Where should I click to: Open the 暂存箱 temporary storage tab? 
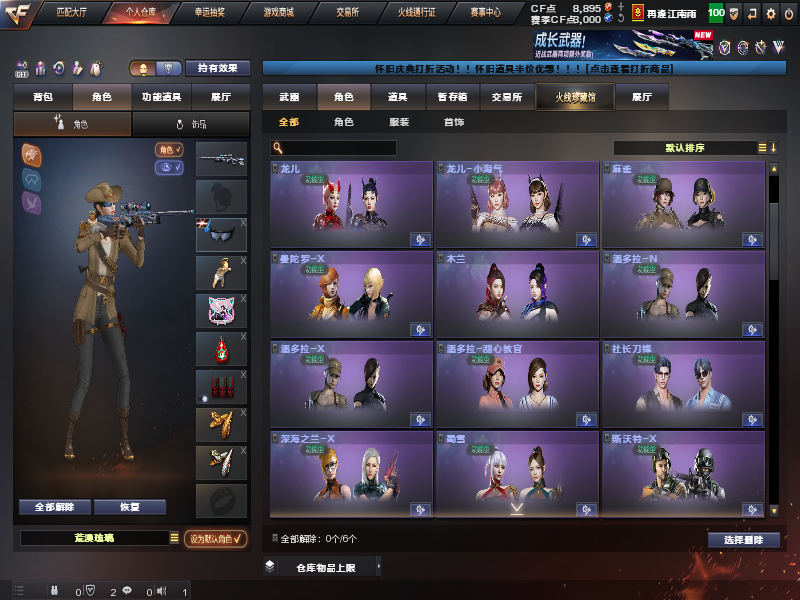(453, 97)
